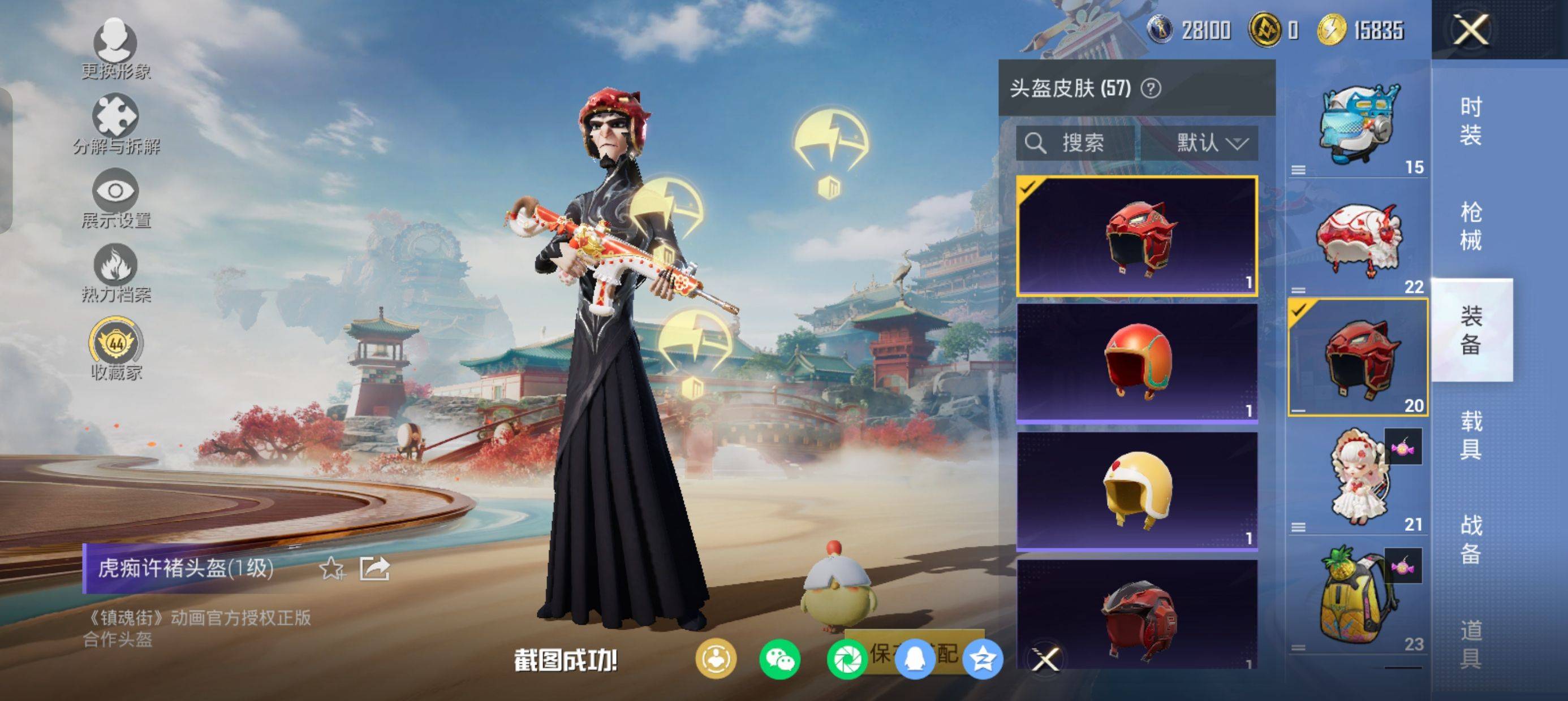
Task: Switch to the 时装 fashion tab
Action: coord(1471,120)
